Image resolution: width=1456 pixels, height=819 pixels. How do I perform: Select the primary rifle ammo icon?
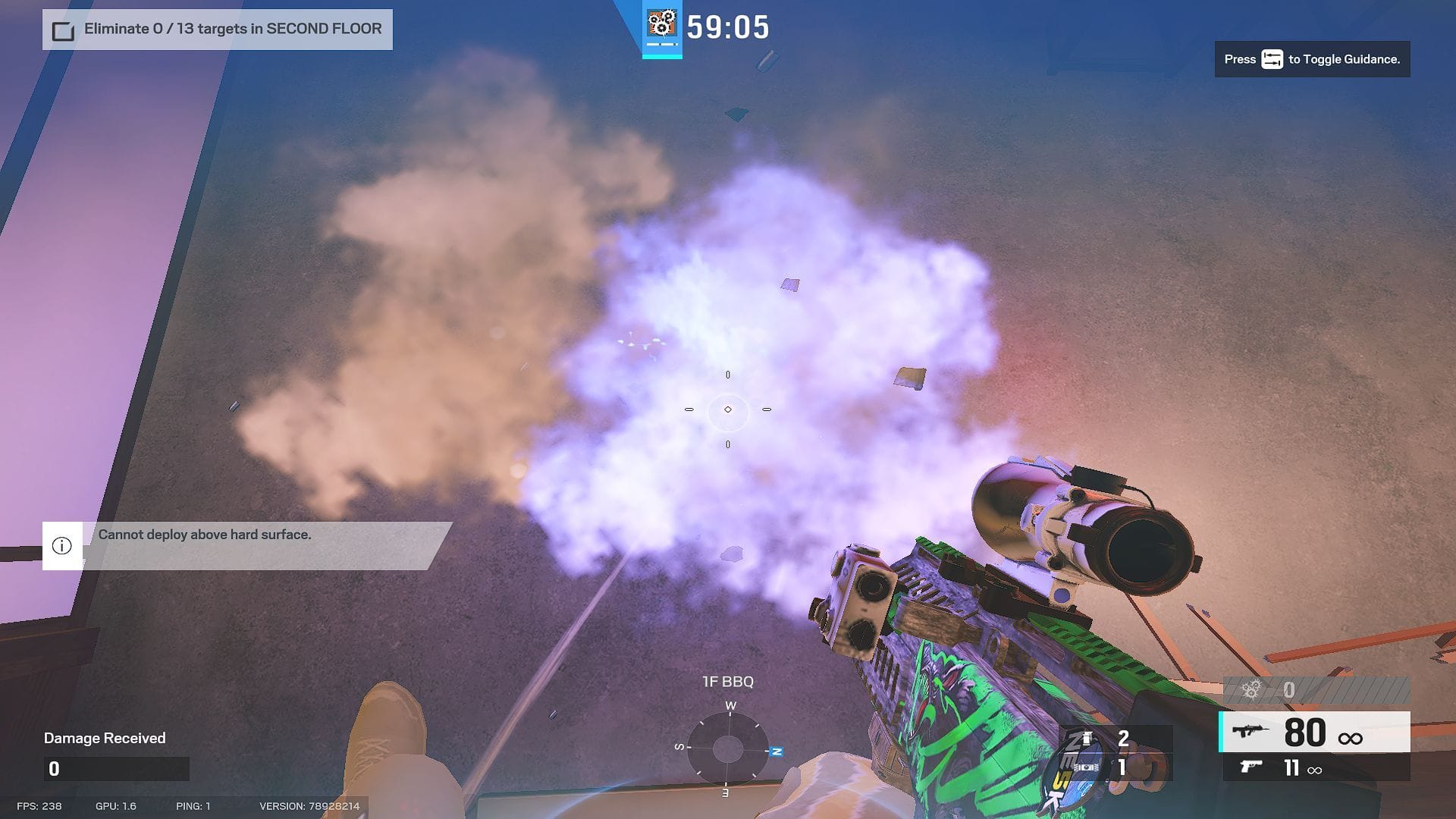1251,730
